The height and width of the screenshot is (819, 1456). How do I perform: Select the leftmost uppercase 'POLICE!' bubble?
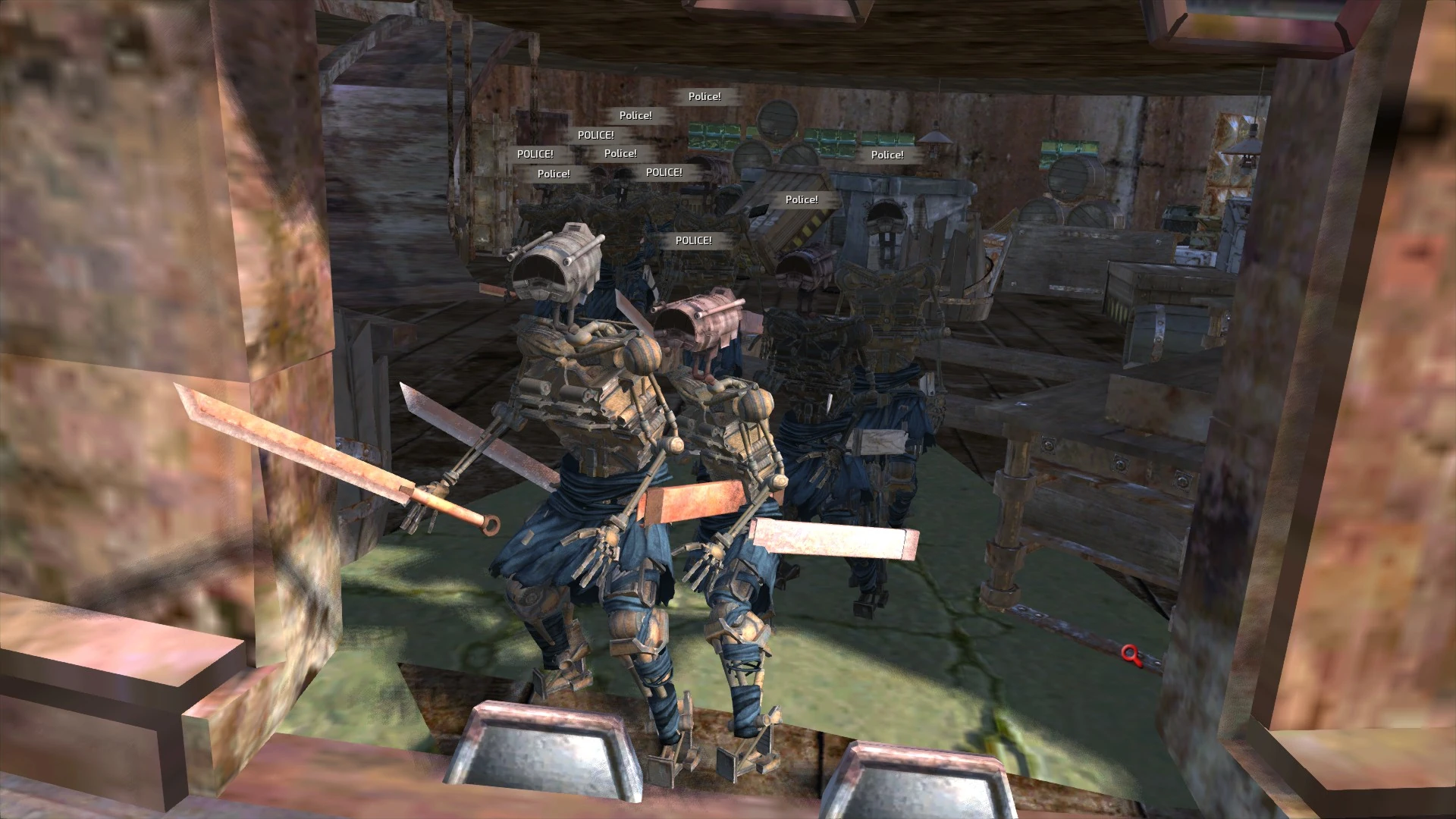(535, 153)
